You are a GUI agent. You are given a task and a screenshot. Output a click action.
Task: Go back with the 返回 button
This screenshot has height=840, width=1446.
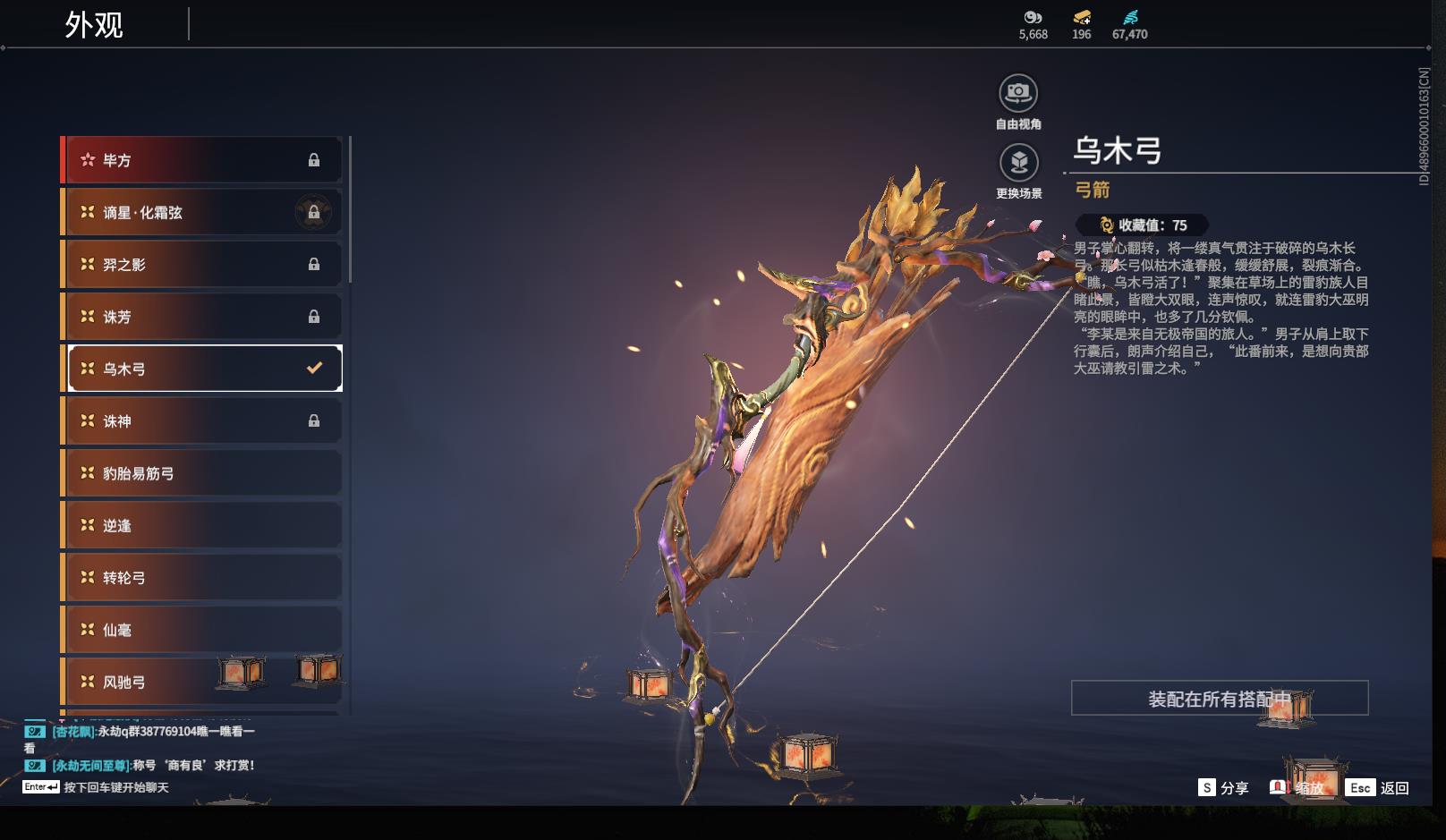pyautogui.click(x=1379, y=788)
